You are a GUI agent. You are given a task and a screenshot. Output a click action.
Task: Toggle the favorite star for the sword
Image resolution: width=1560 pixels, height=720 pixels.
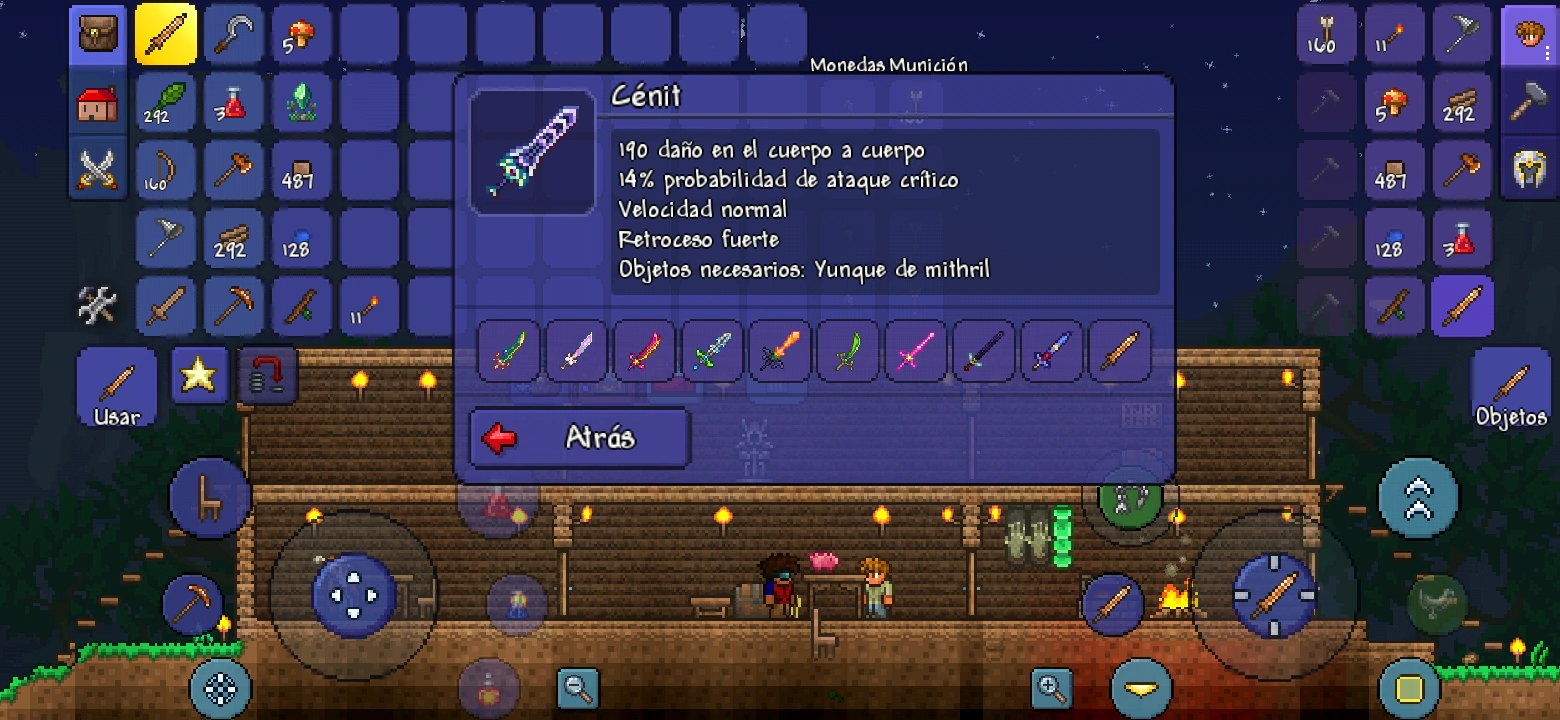[x=198, y=375]
